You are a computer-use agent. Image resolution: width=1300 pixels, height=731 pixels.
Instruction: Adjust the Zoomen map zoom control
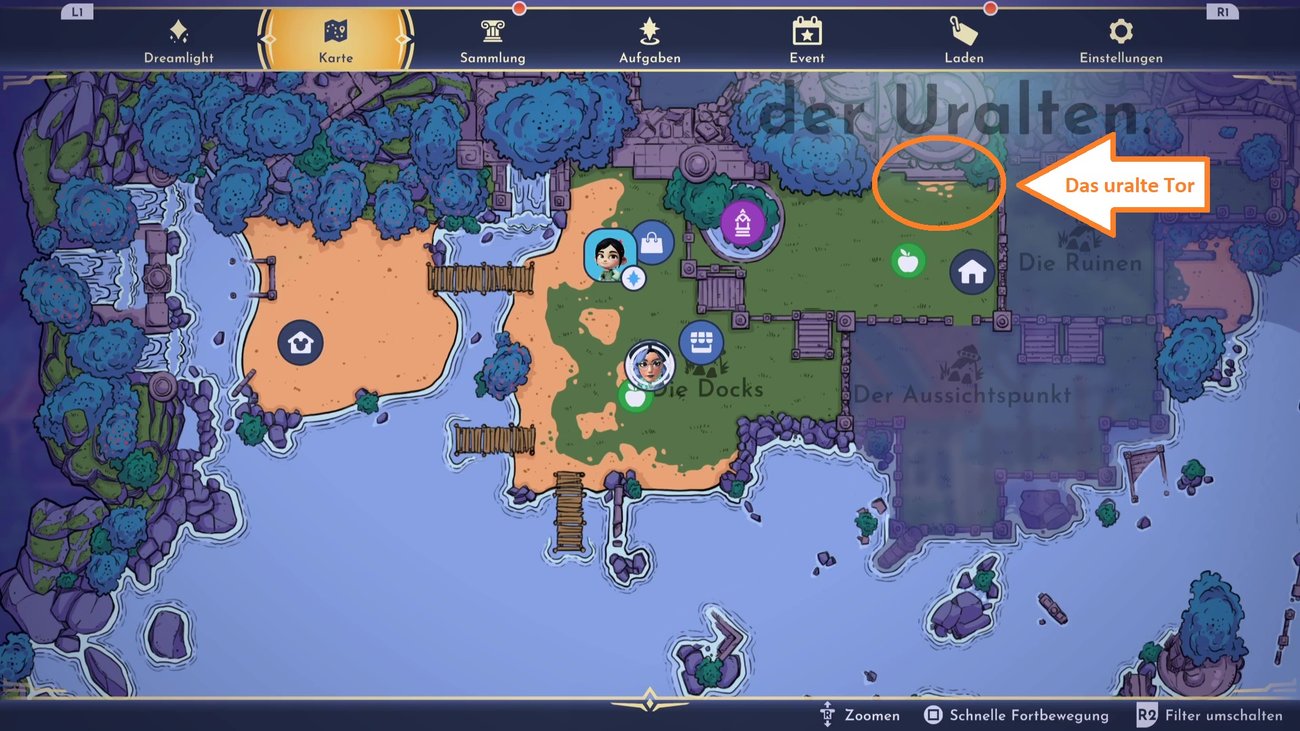[861, 715]
